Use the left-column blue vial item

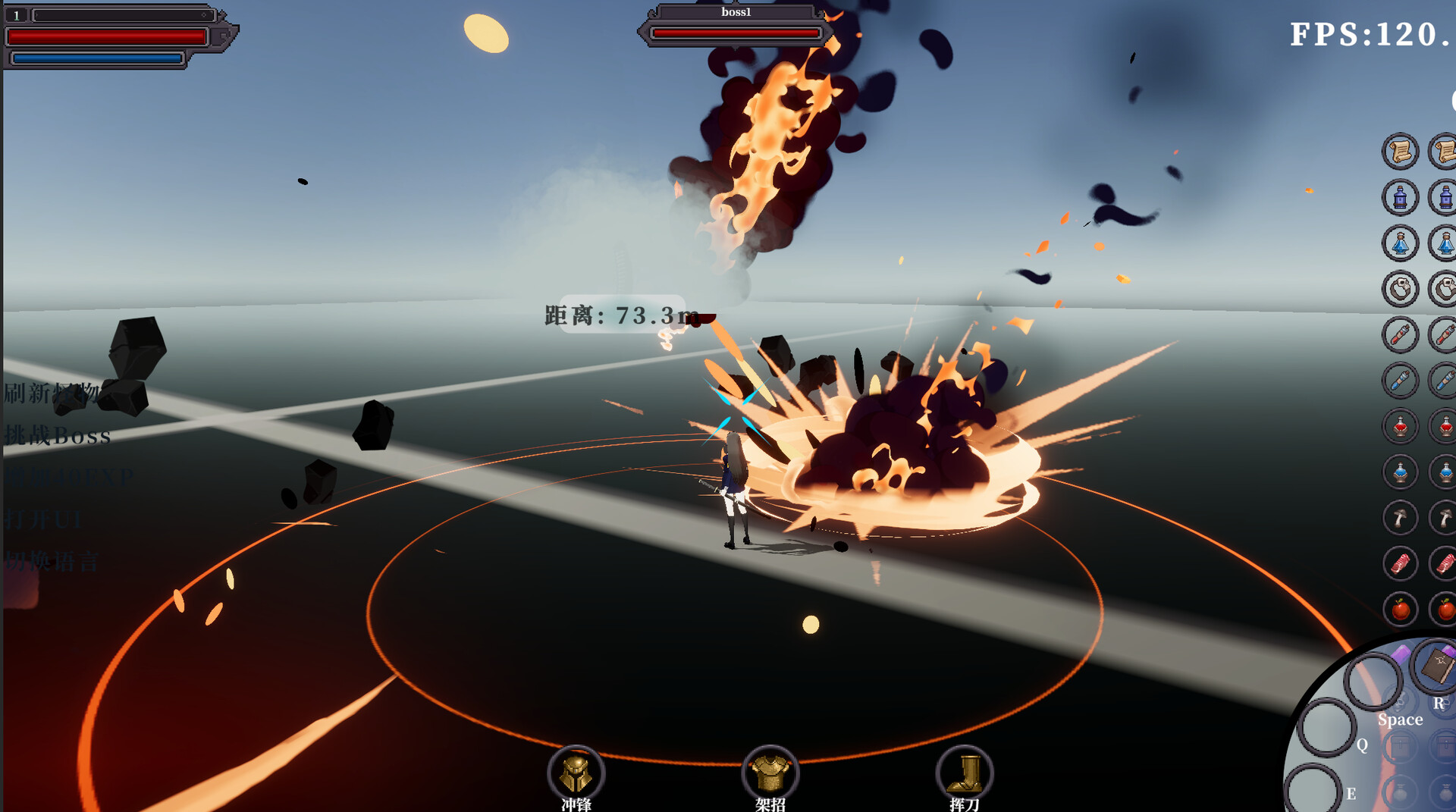coord(1400,381)
